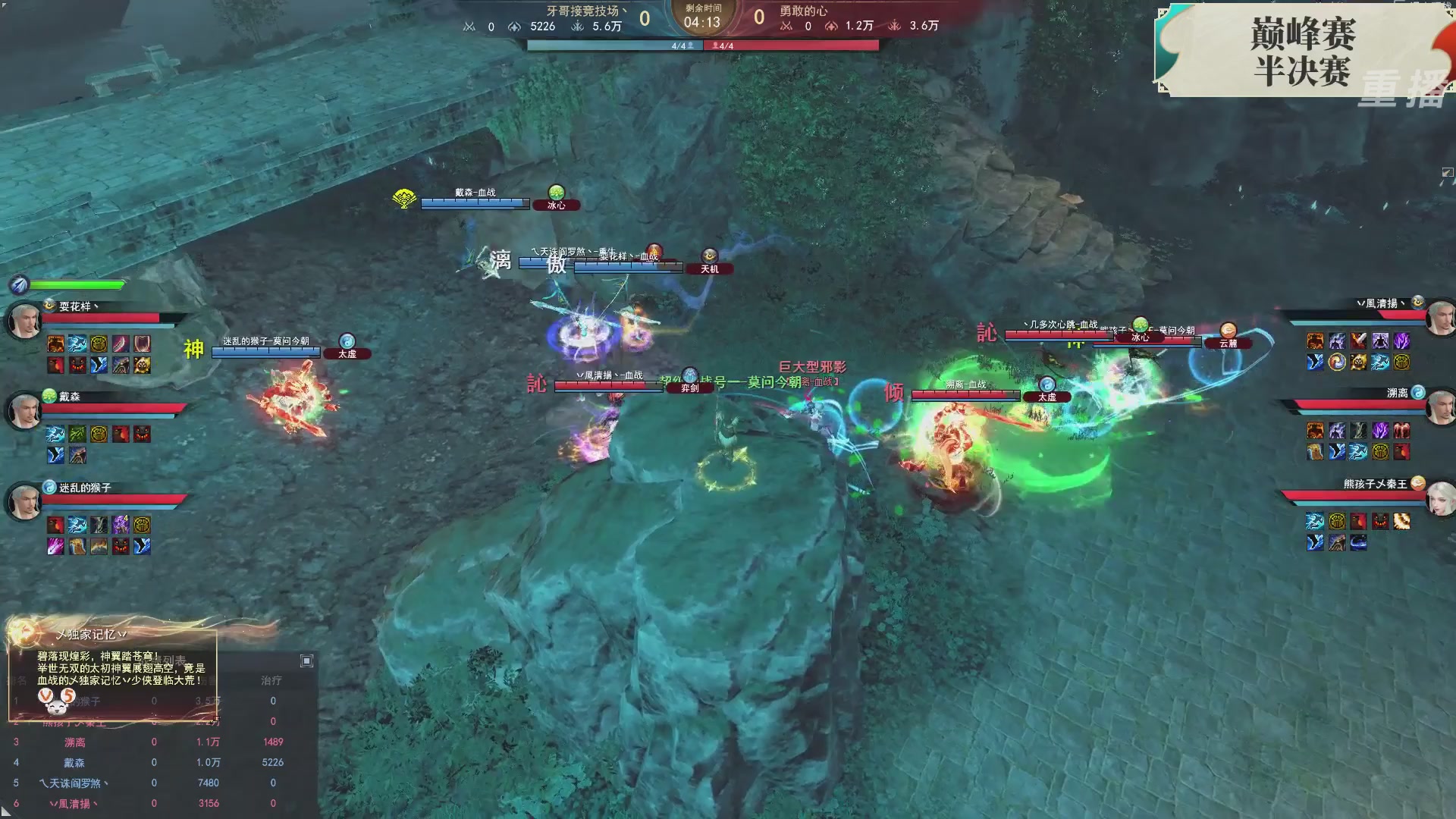The image size is (1456, 819).
Task: Expand the scoreboard with the square icon beside 成绩列表
Action: [306, 660]
